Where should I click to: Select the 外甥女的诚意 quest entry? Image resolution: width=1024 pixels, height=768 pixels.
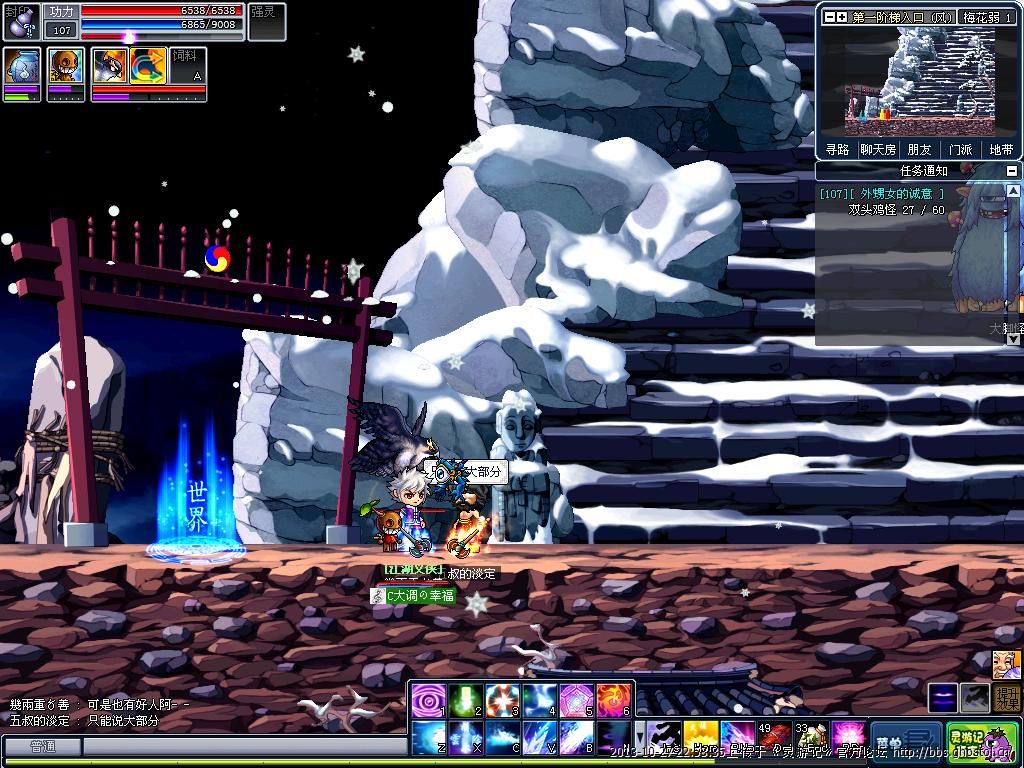(x=882, y=194)
